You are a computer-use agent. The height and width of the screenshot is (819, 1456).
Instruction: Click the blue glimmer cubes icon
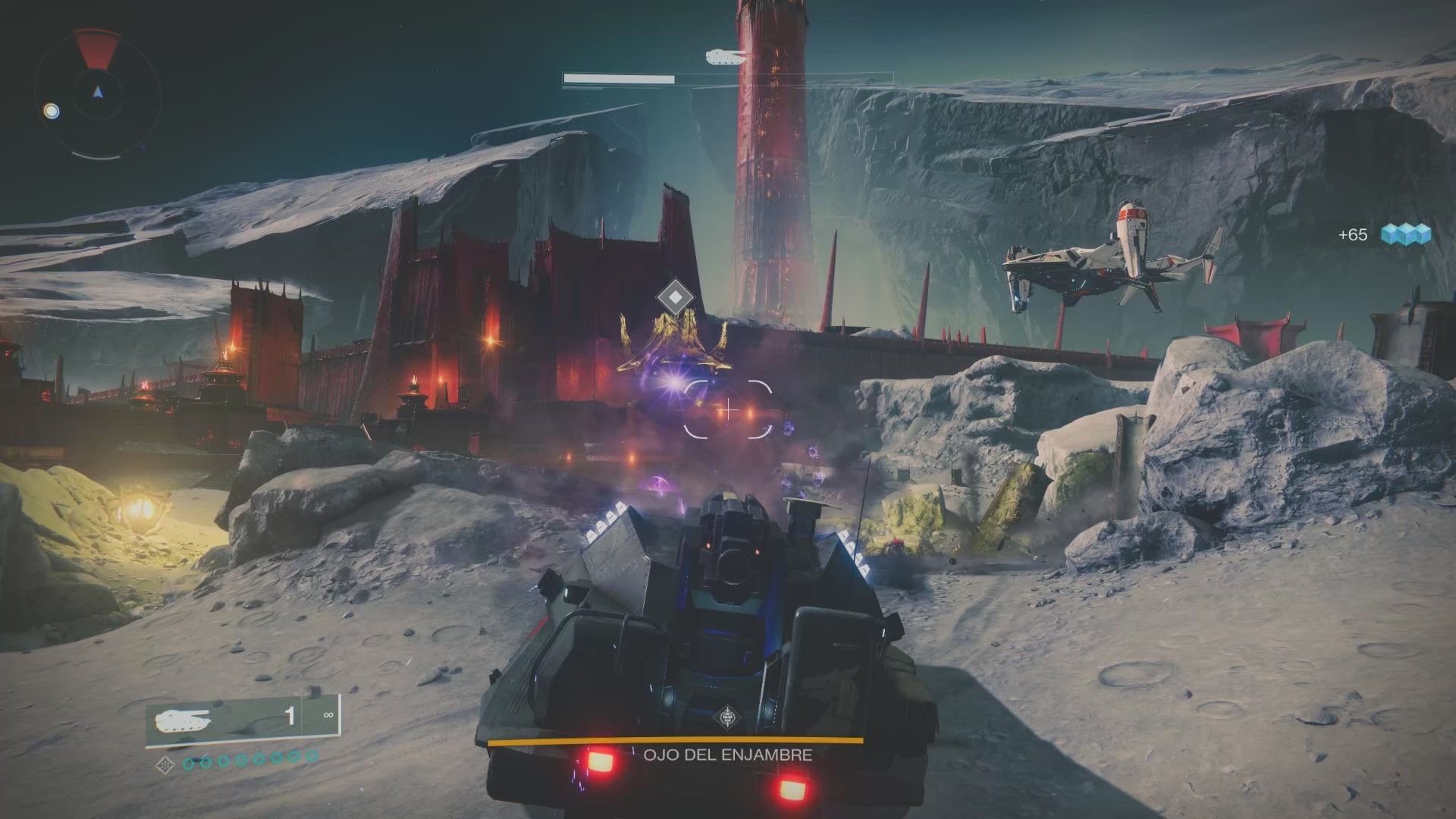(x=1405, y=234)
